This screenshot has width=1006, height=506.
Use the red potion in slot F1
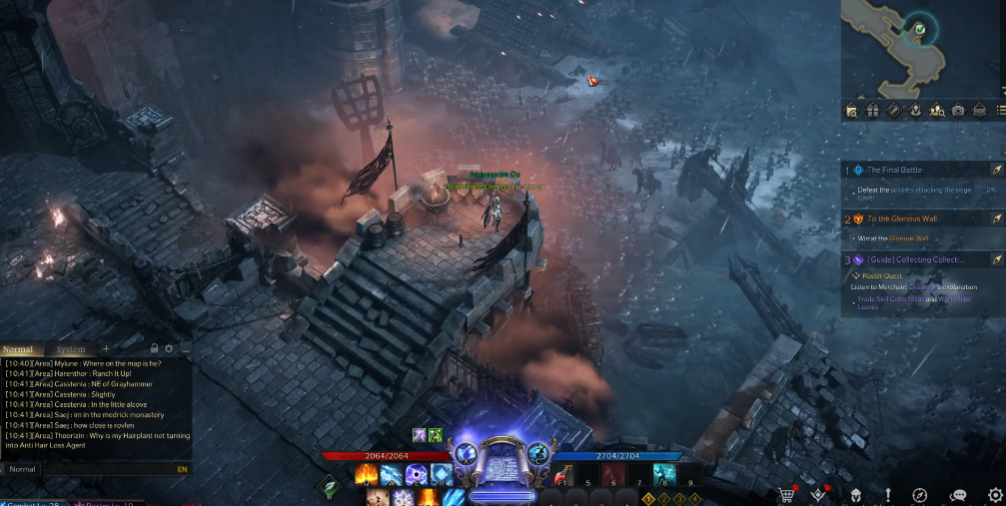point(562,474)
